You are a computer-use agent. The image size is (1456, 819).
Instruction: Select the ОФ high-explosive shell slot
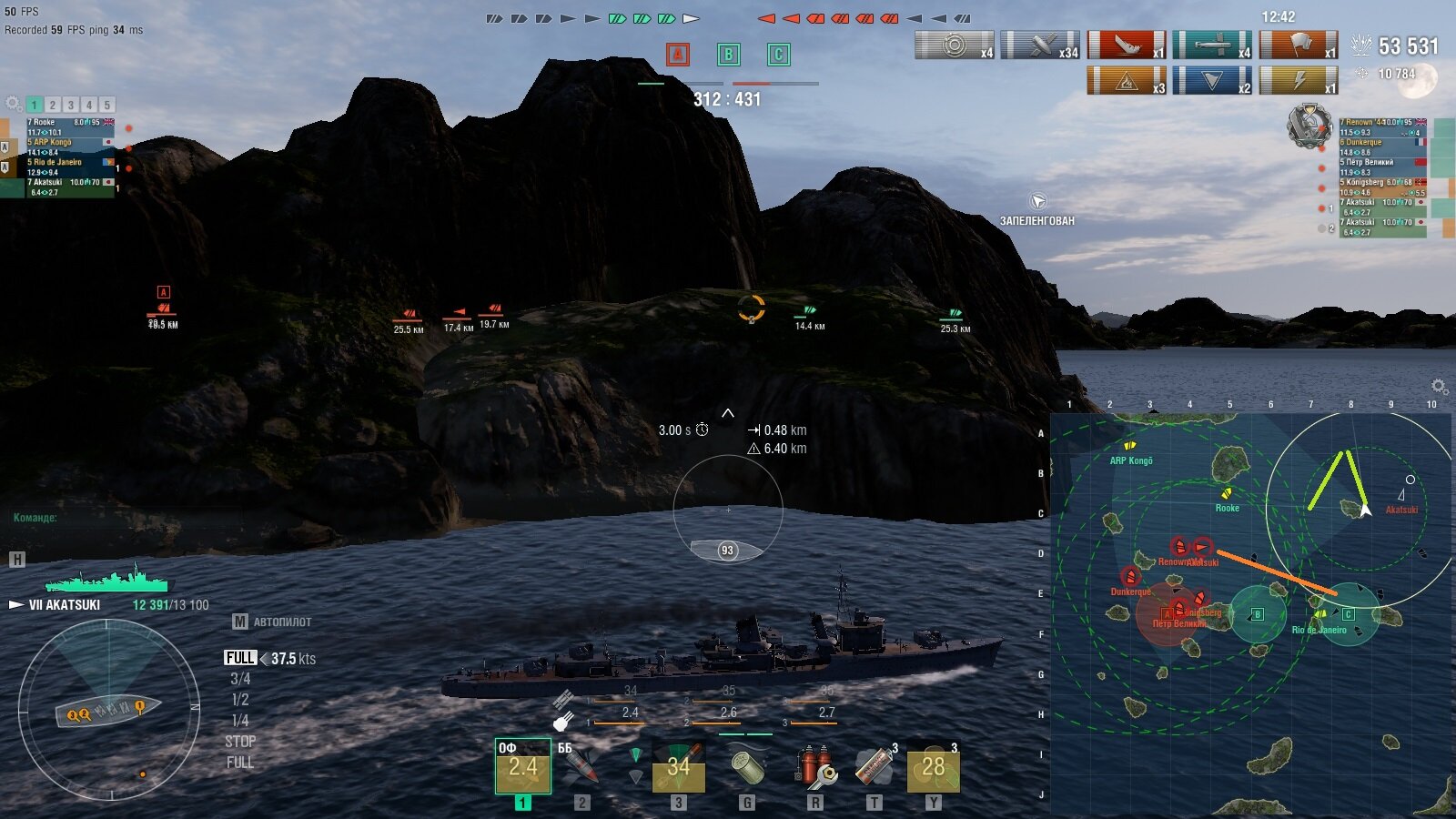522,766
